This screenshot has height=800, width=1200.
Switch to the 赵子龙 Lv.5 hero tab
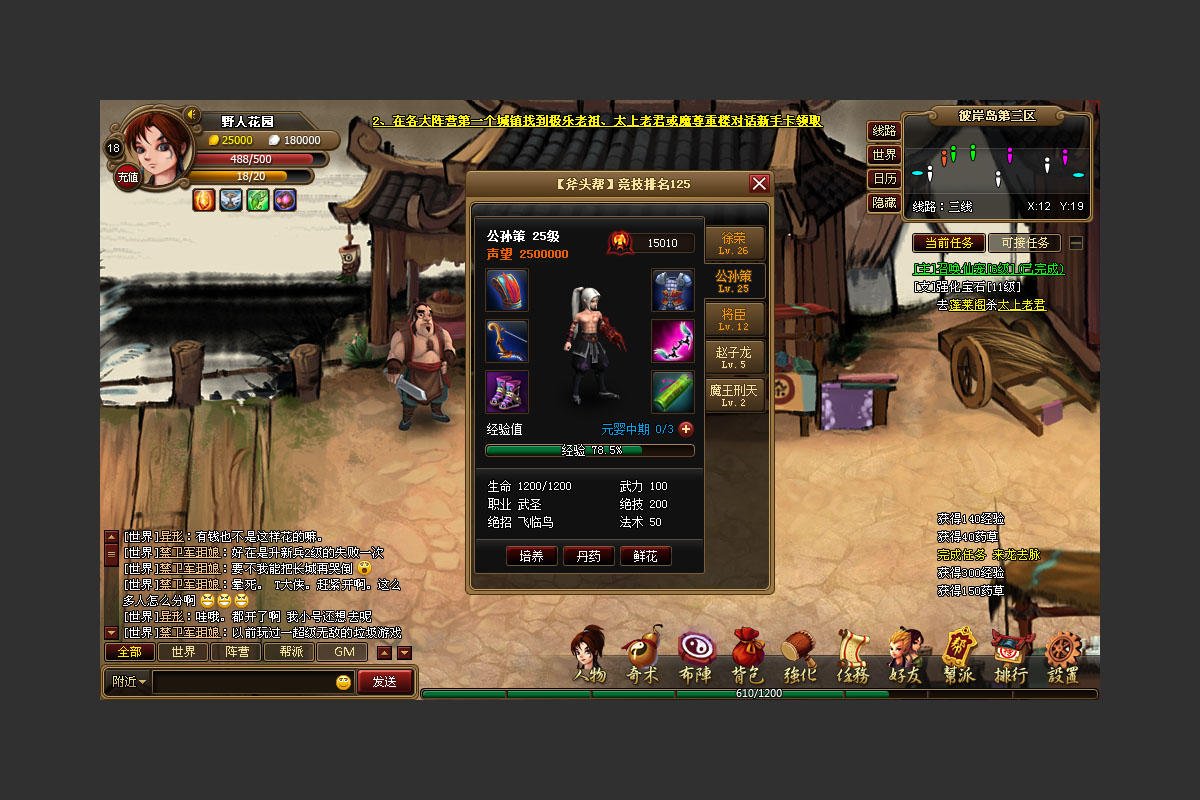[x=734, y=357]
